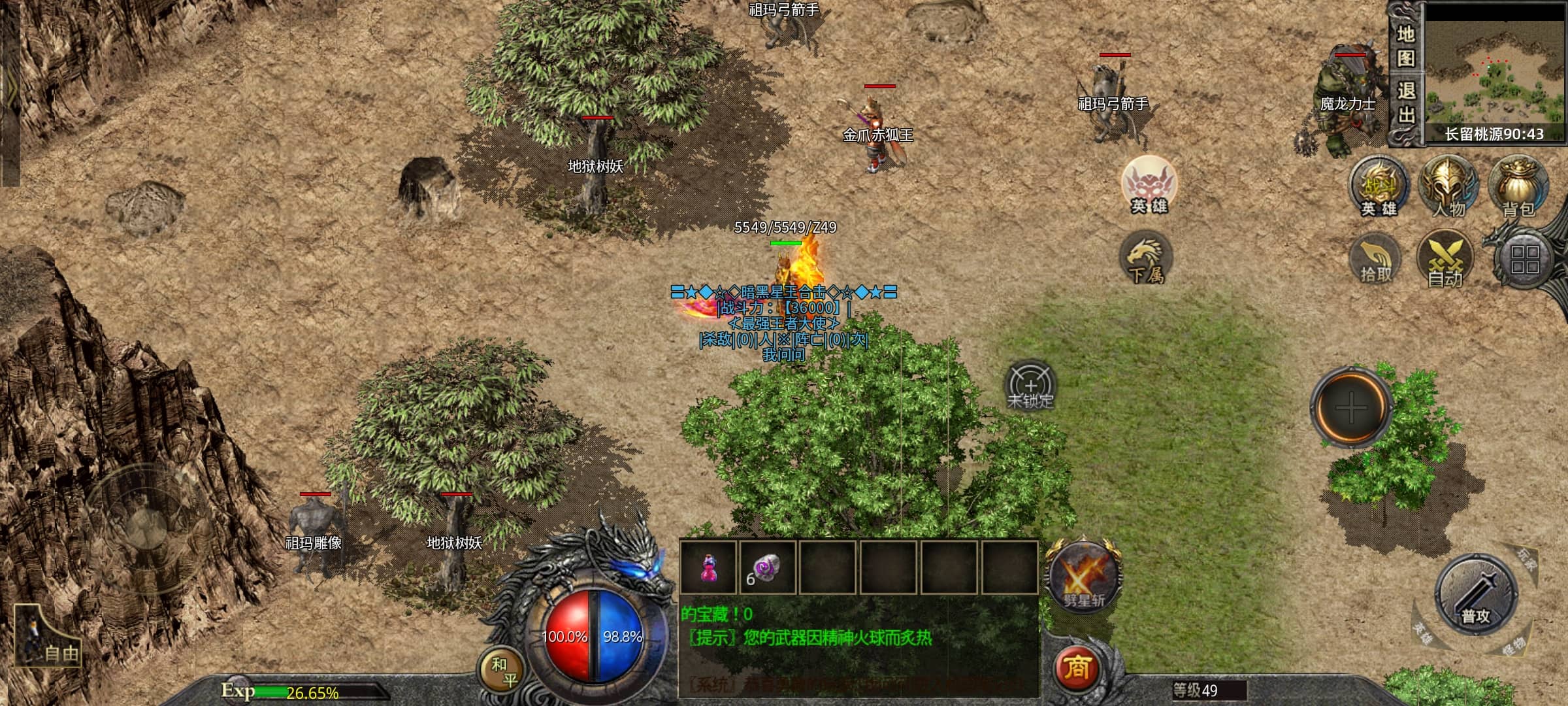Screen dimensions: 1568x706
Task: Select the pink mask 英雄 icon
Action: click(x=1149, y=185)
